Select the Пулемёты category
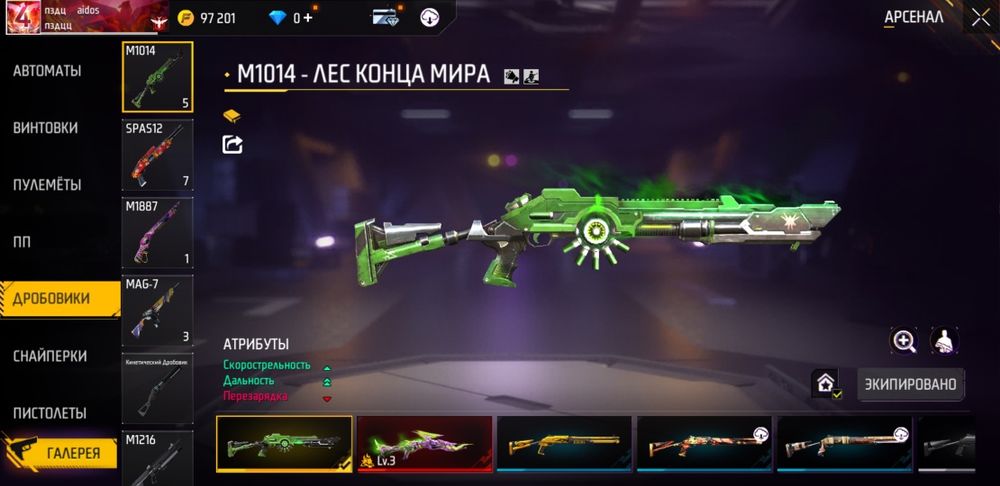Viewport: 1000px width, 486px height. coord(47,185)
